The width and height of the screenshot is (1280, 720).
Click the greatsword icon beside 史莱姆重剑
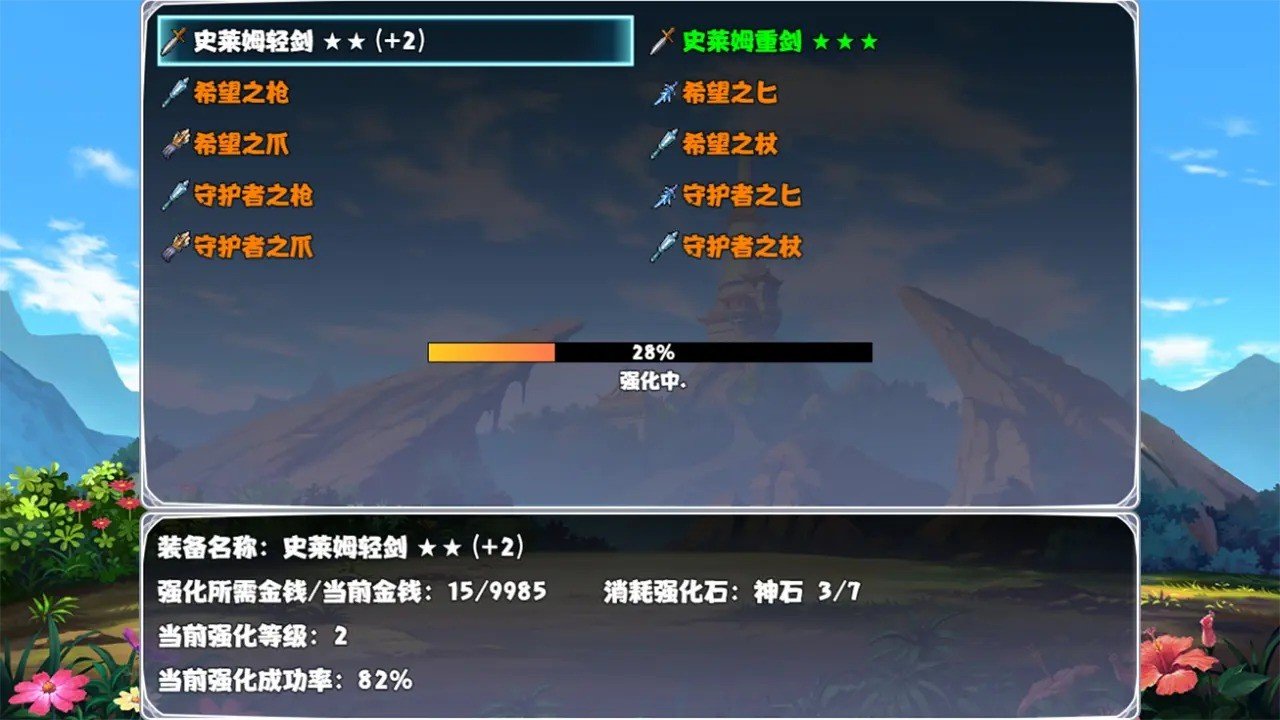(661, 42)
